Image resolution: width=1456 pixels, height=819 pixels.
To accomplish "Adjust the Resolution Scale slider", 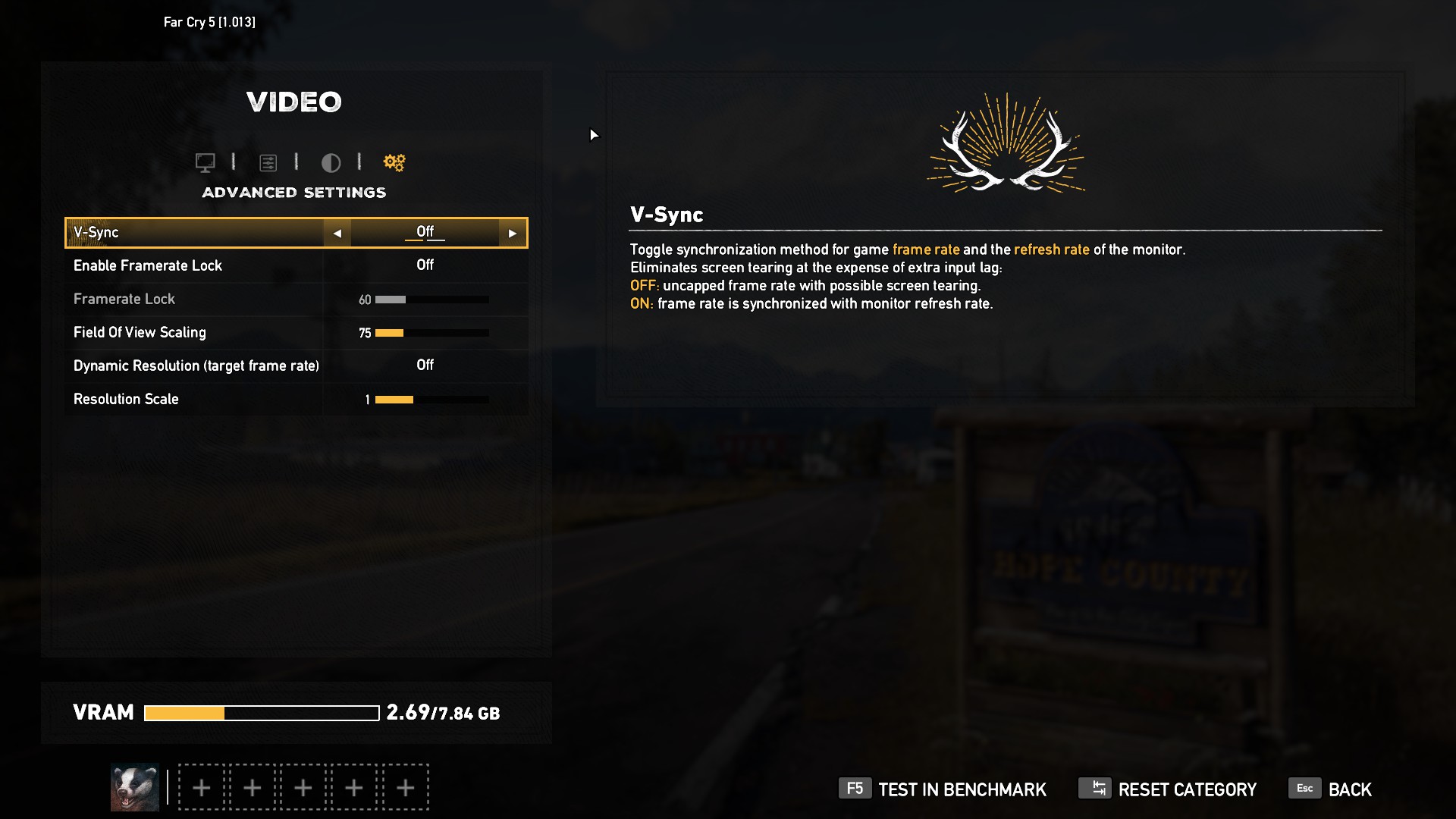I will 431,400.
